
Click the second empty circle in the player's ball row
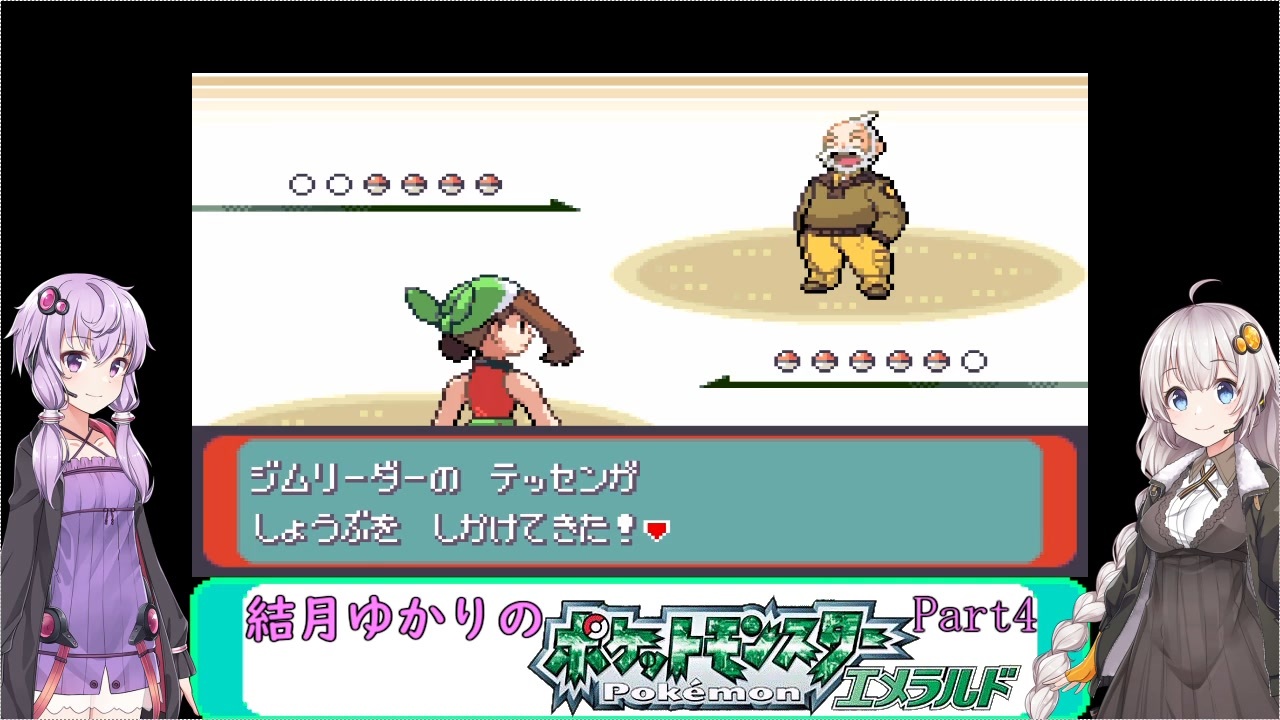click(338, 184)
